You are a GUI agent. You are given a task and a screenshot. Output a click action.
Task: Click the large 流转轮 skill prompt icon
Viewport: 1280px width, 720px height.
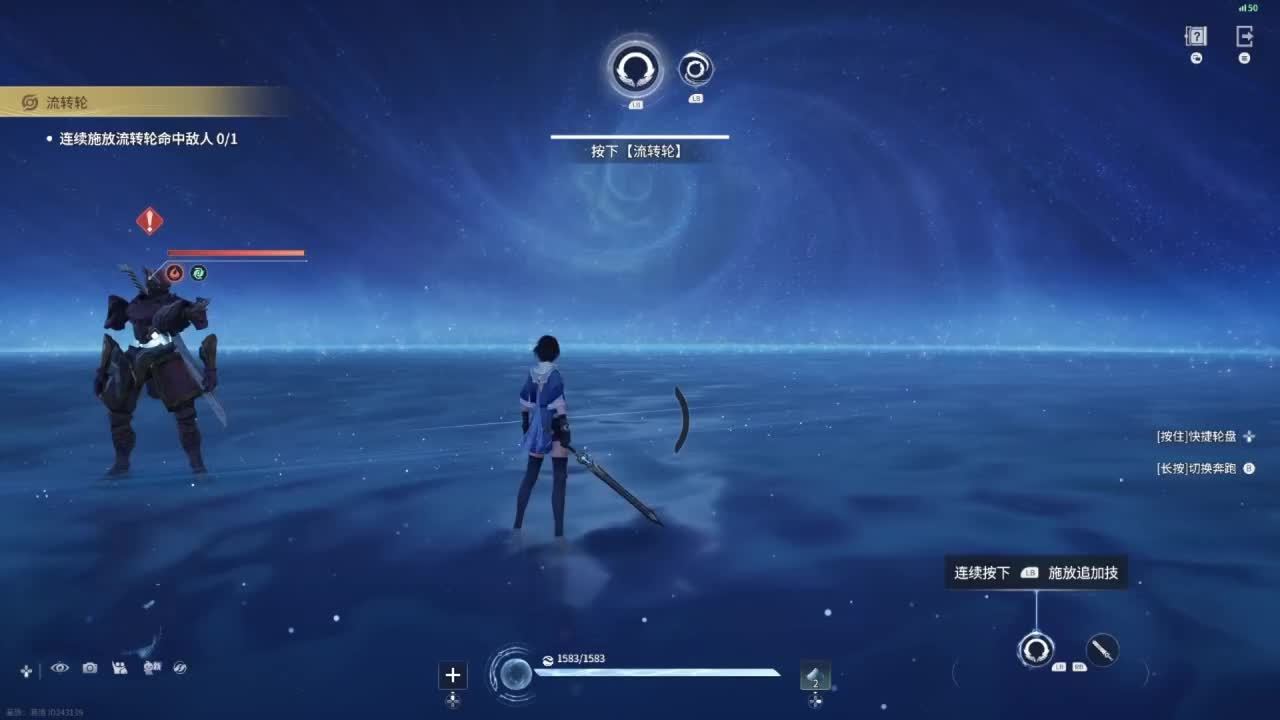(635, 68)
